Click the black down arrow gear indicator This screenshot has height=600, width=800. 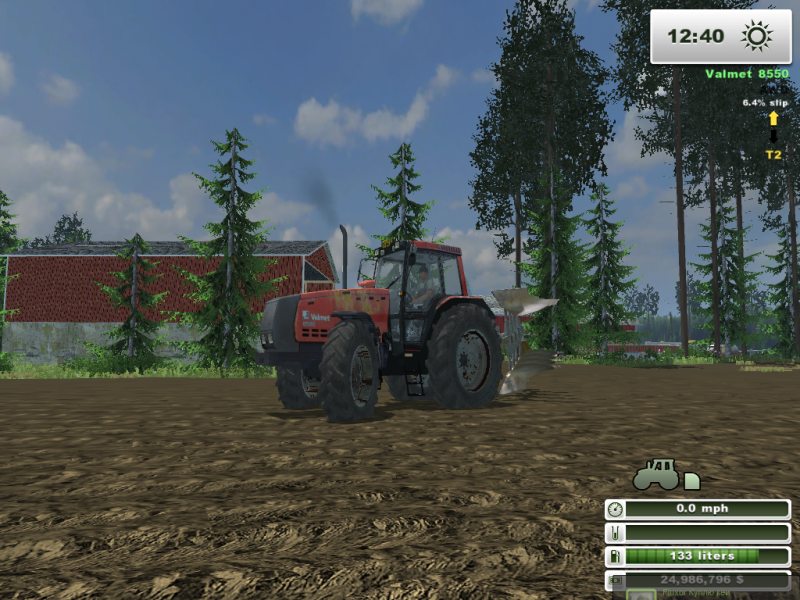(773, 136)
